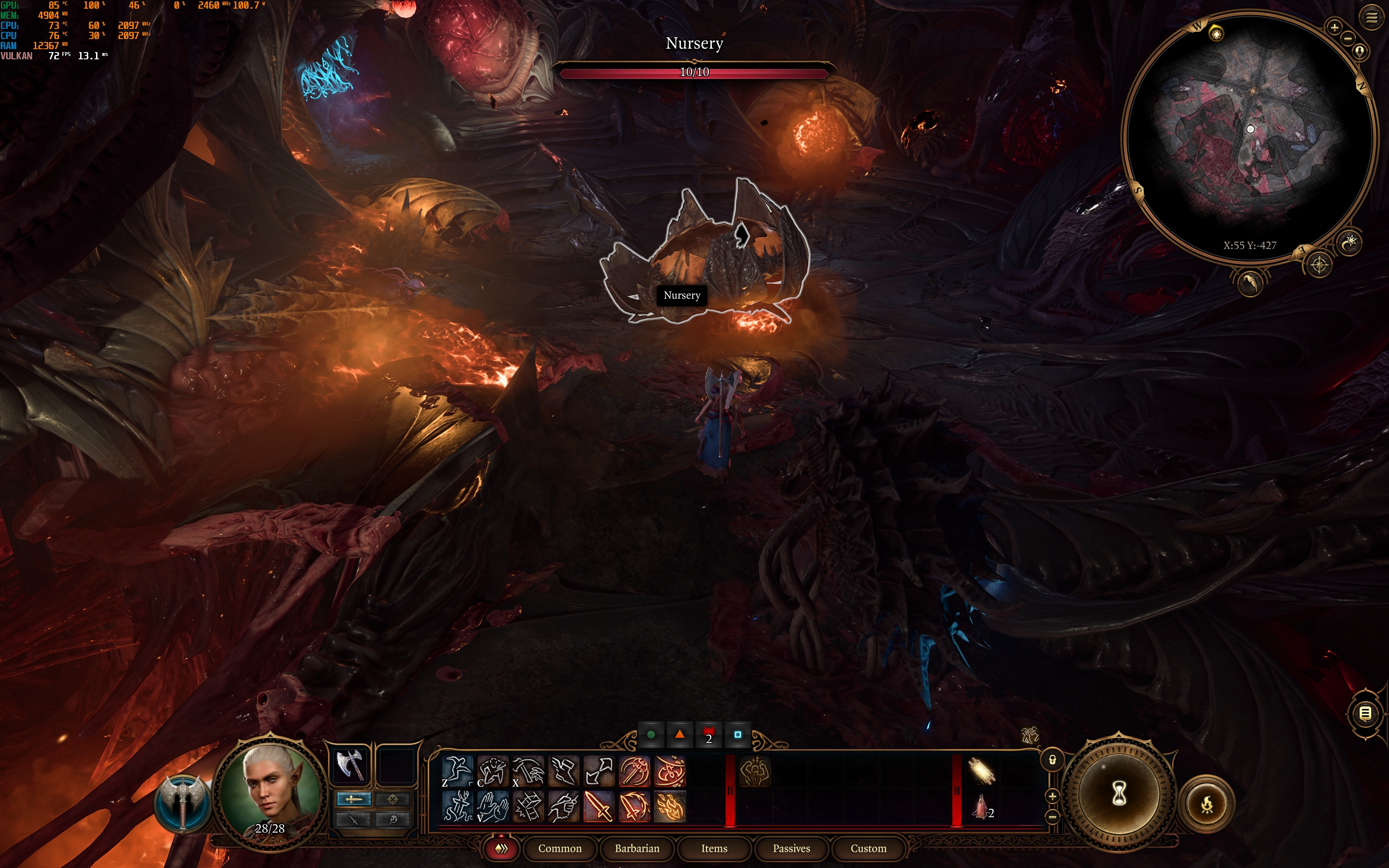Open the main menu hamburger button
1389x868 pixels.
pos(1372,18)
